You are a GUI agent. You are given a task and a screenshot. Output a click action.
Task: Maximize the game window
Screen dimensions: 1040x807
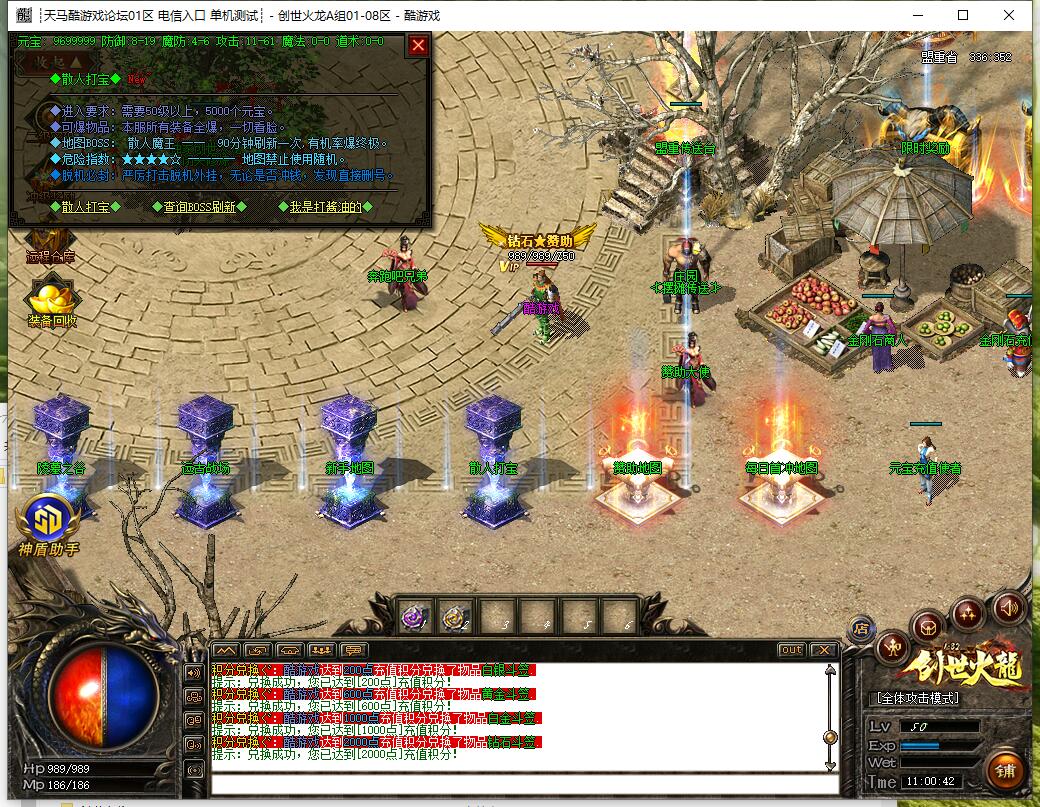[x=963, y=15]
